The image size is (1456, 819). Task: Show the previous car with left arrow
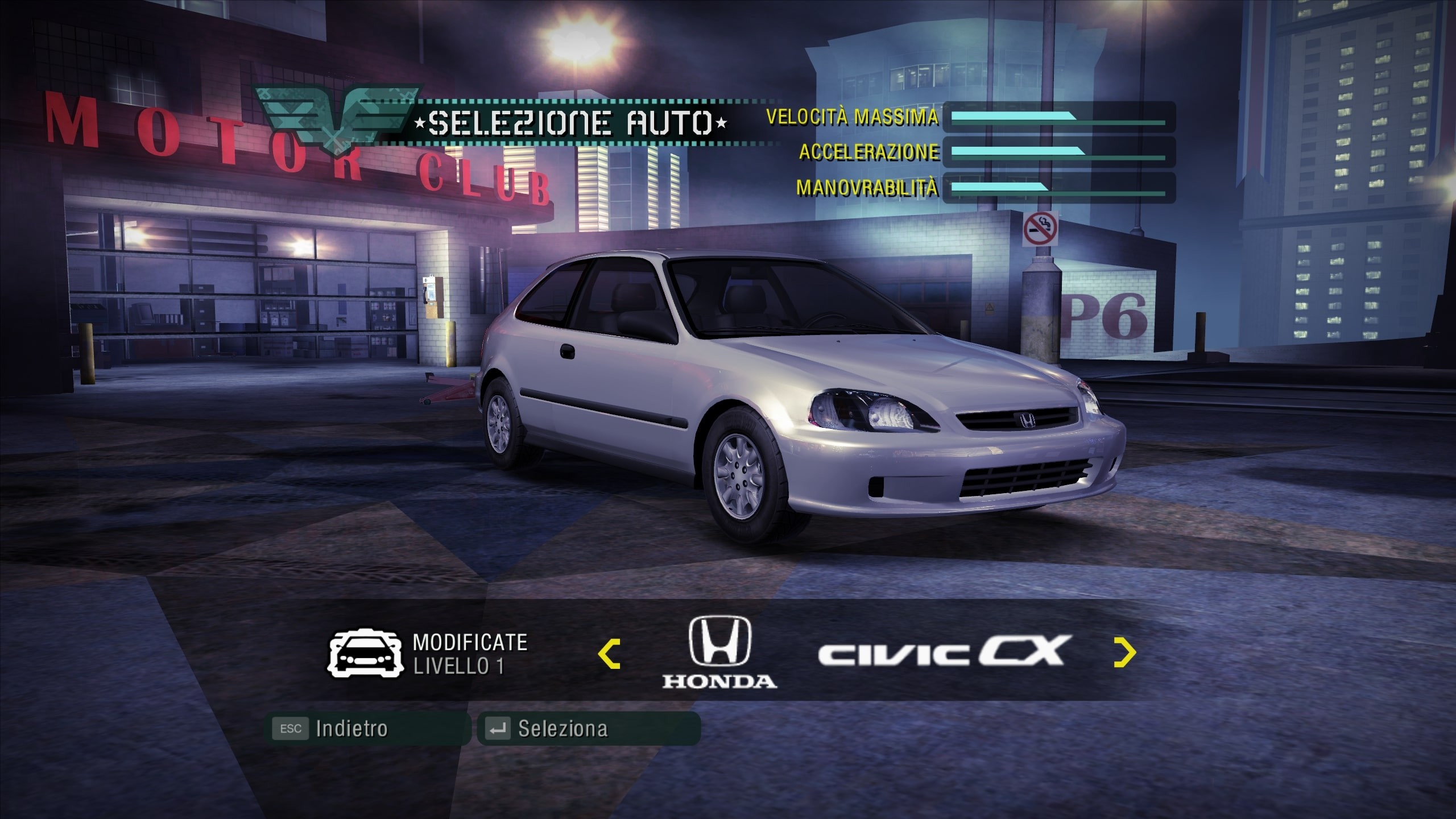click(609, 653)
